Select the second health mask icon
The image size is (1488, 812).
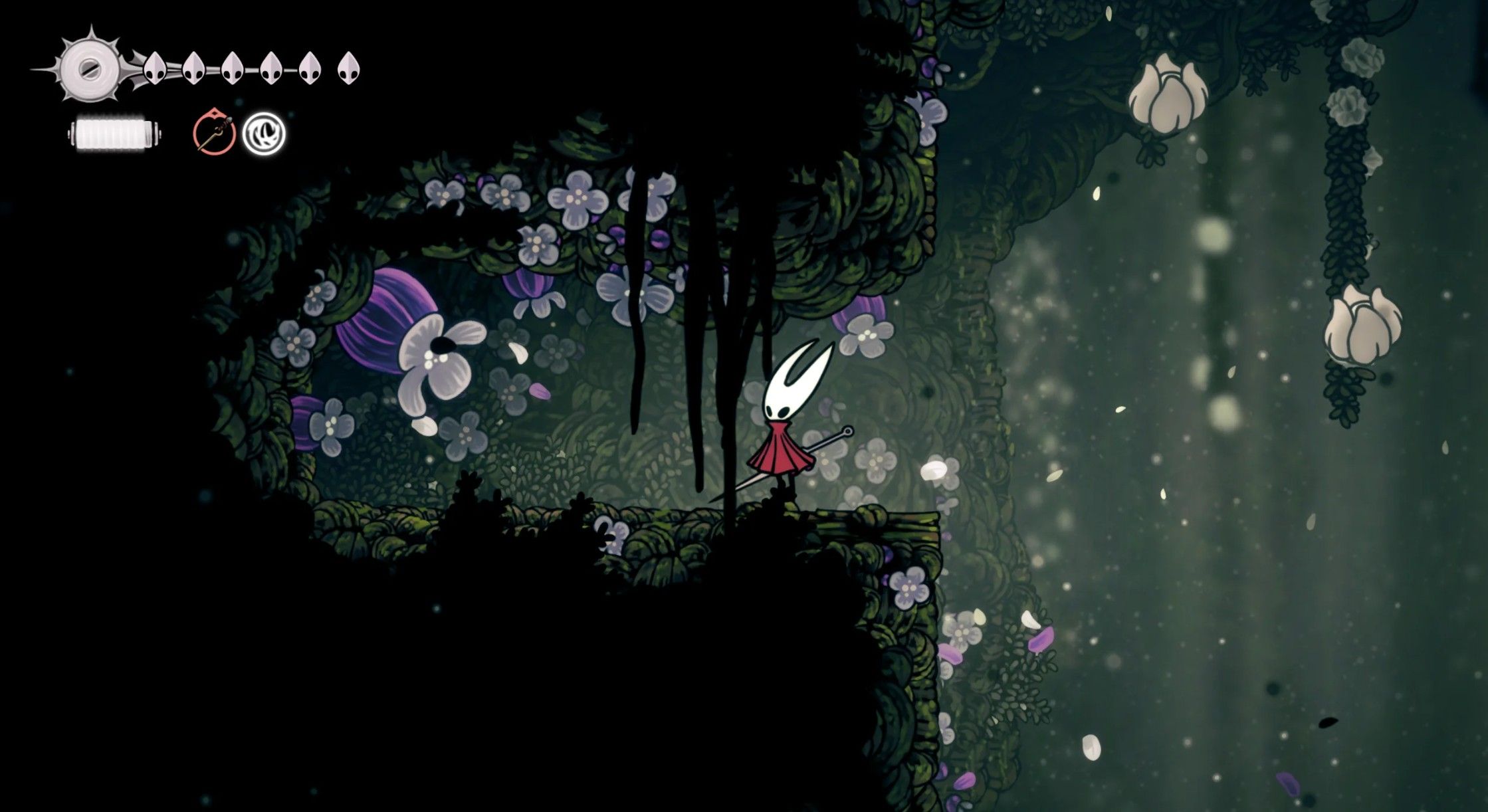pos(193,68)
